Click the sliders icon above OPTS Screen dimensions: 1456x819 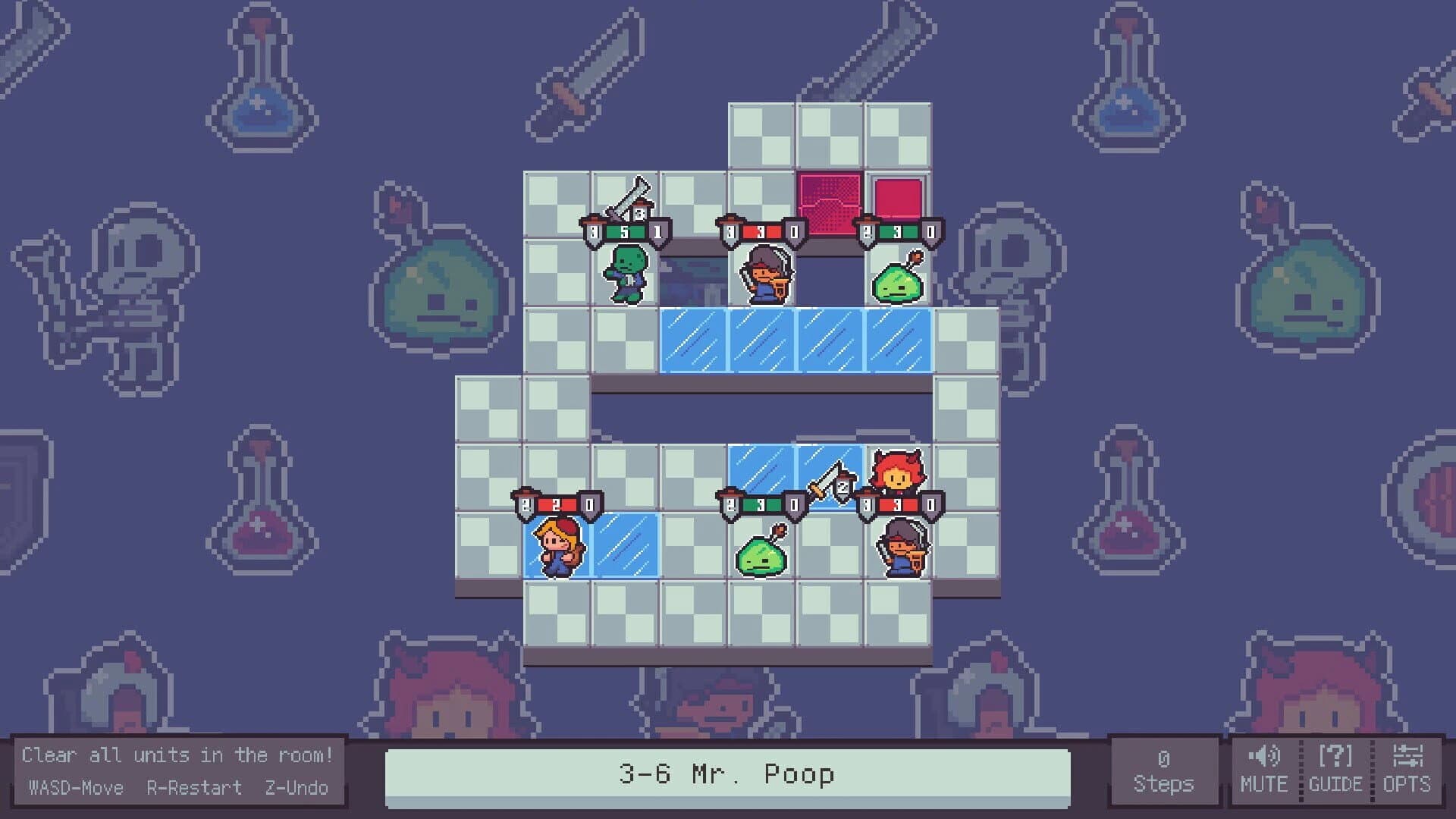(1407, 755)
